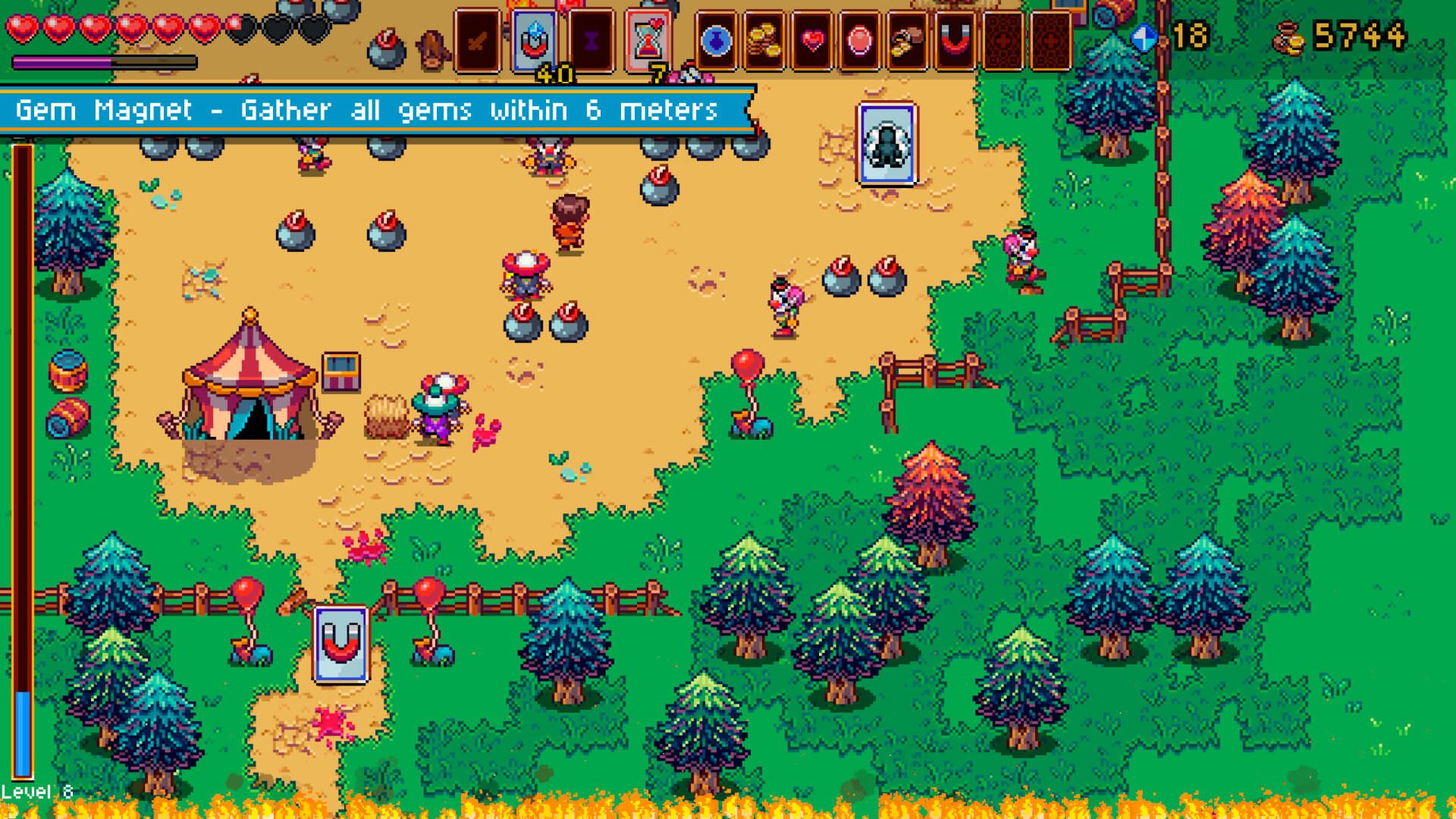Viewport: 1456px width, 819px height.
Task: Activate the Gem Magnet card with blue gem
Action: coord(534,40)
